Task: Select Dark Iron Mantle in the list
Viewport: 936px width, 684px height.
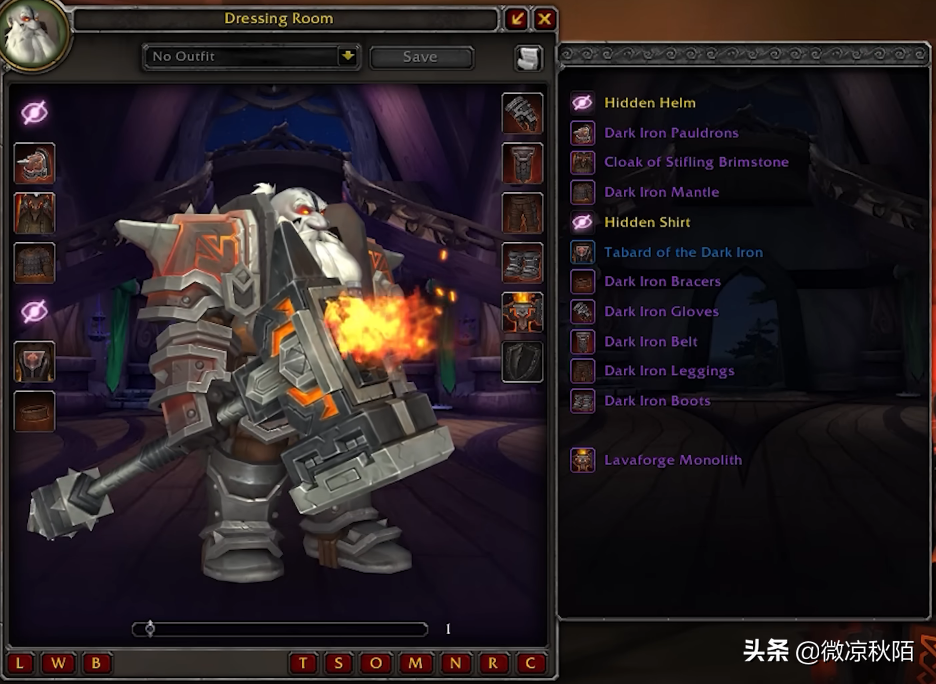Action: coord(661,192)
